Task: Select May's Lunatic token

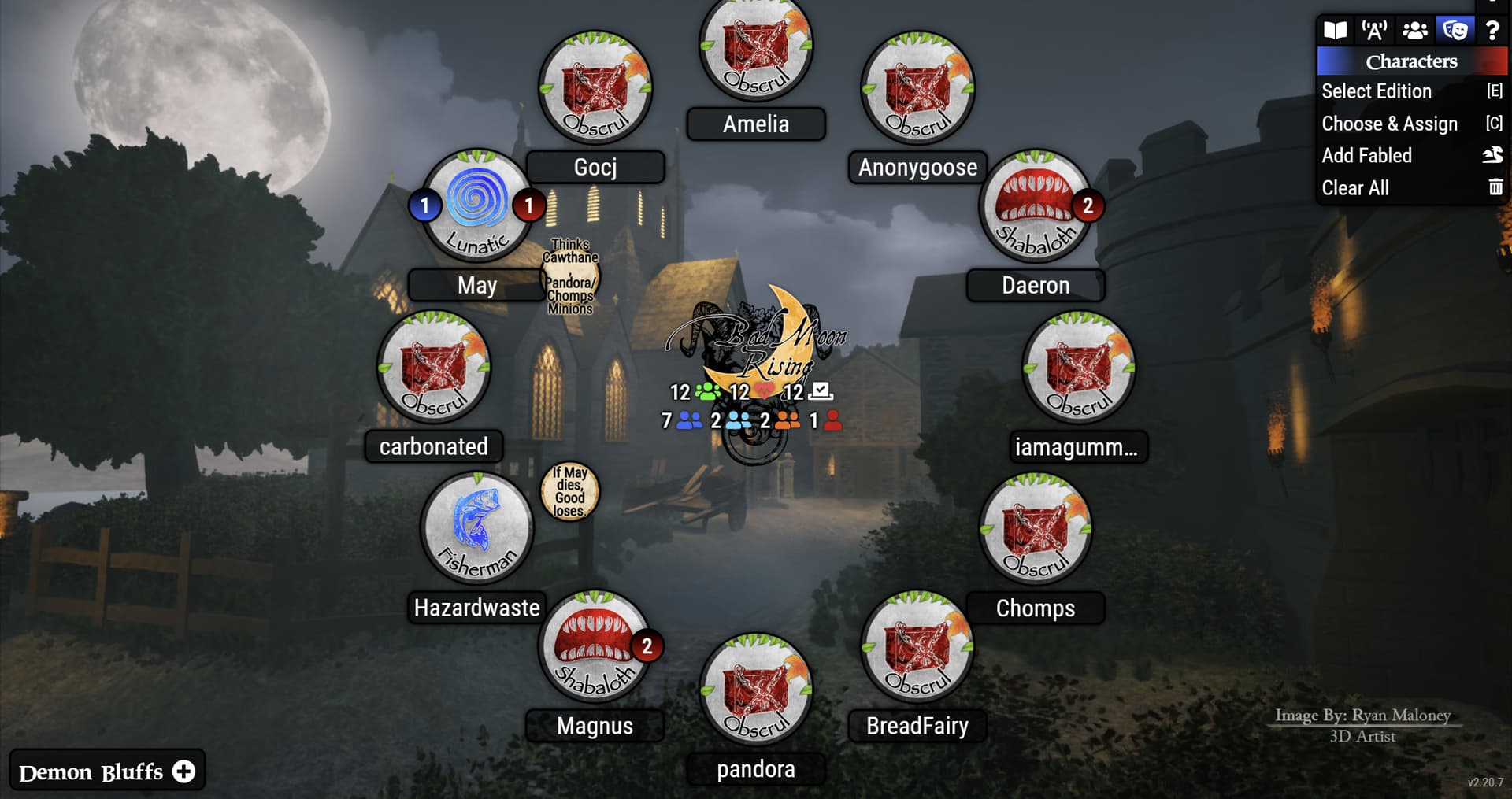Action: click(x=477, y=206)
